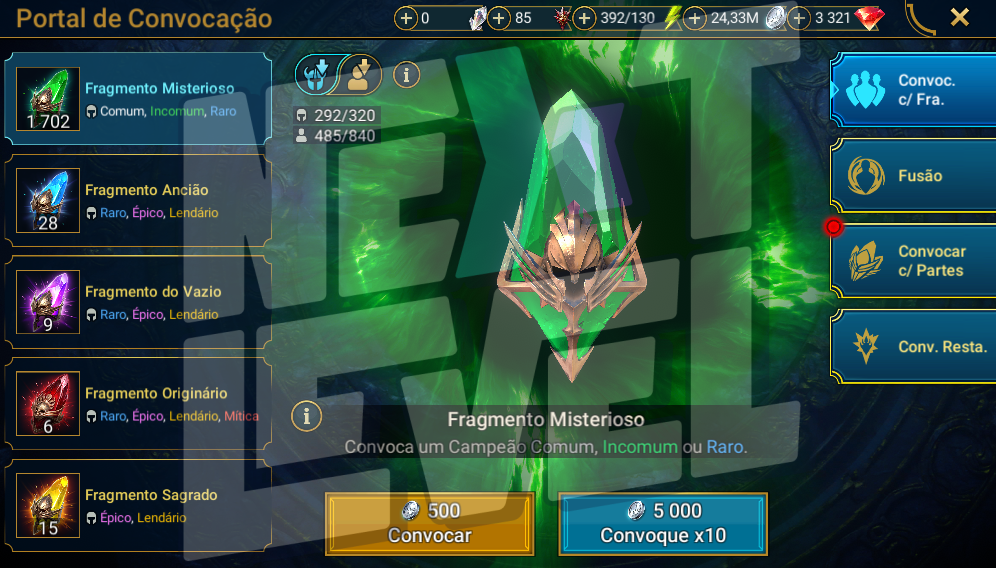Screen dimensions: 996x568
Task: Switch to the Conv. Resta. tab
Action: (914, 347)
